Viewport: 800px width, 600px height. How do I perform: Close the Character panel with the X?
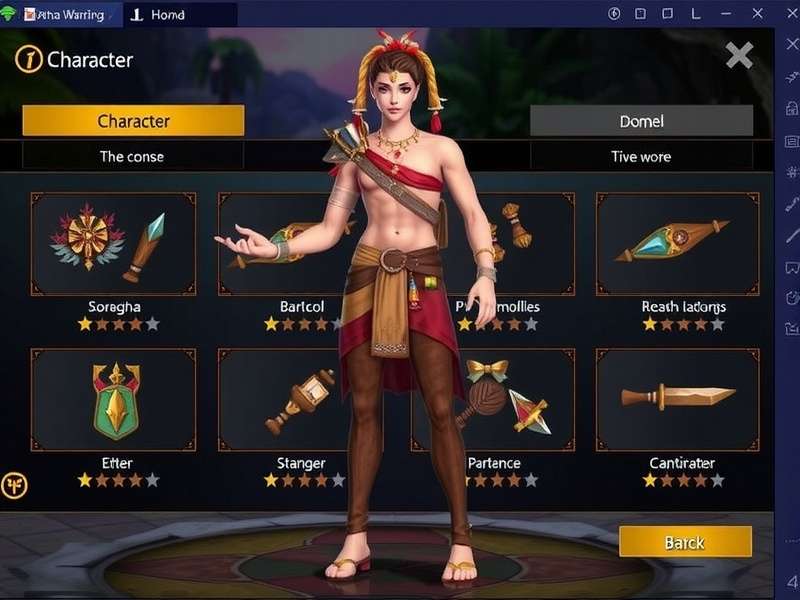point(739,55)
